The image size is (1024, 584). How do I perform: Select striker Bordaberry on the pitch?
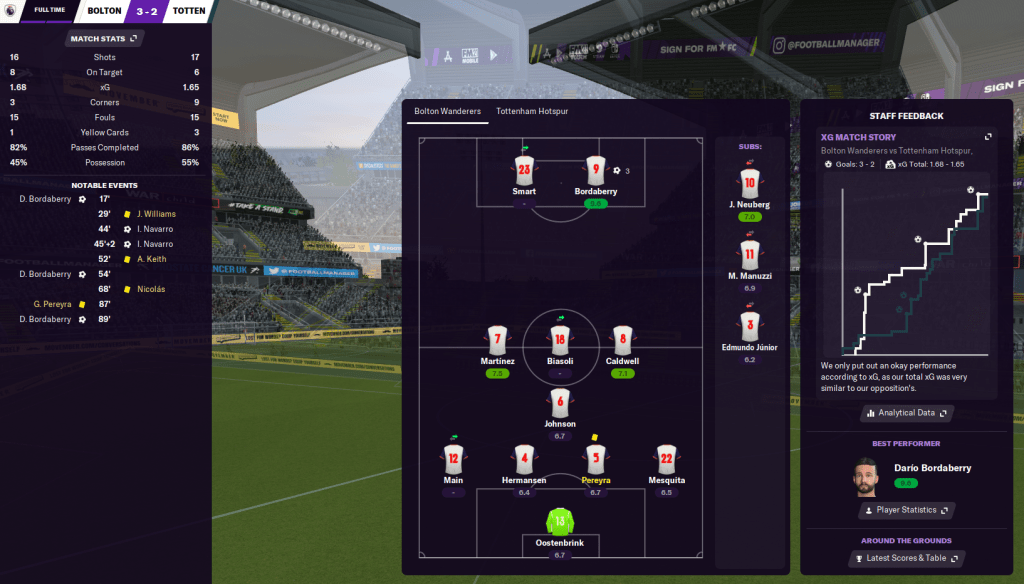pos(596,171)
